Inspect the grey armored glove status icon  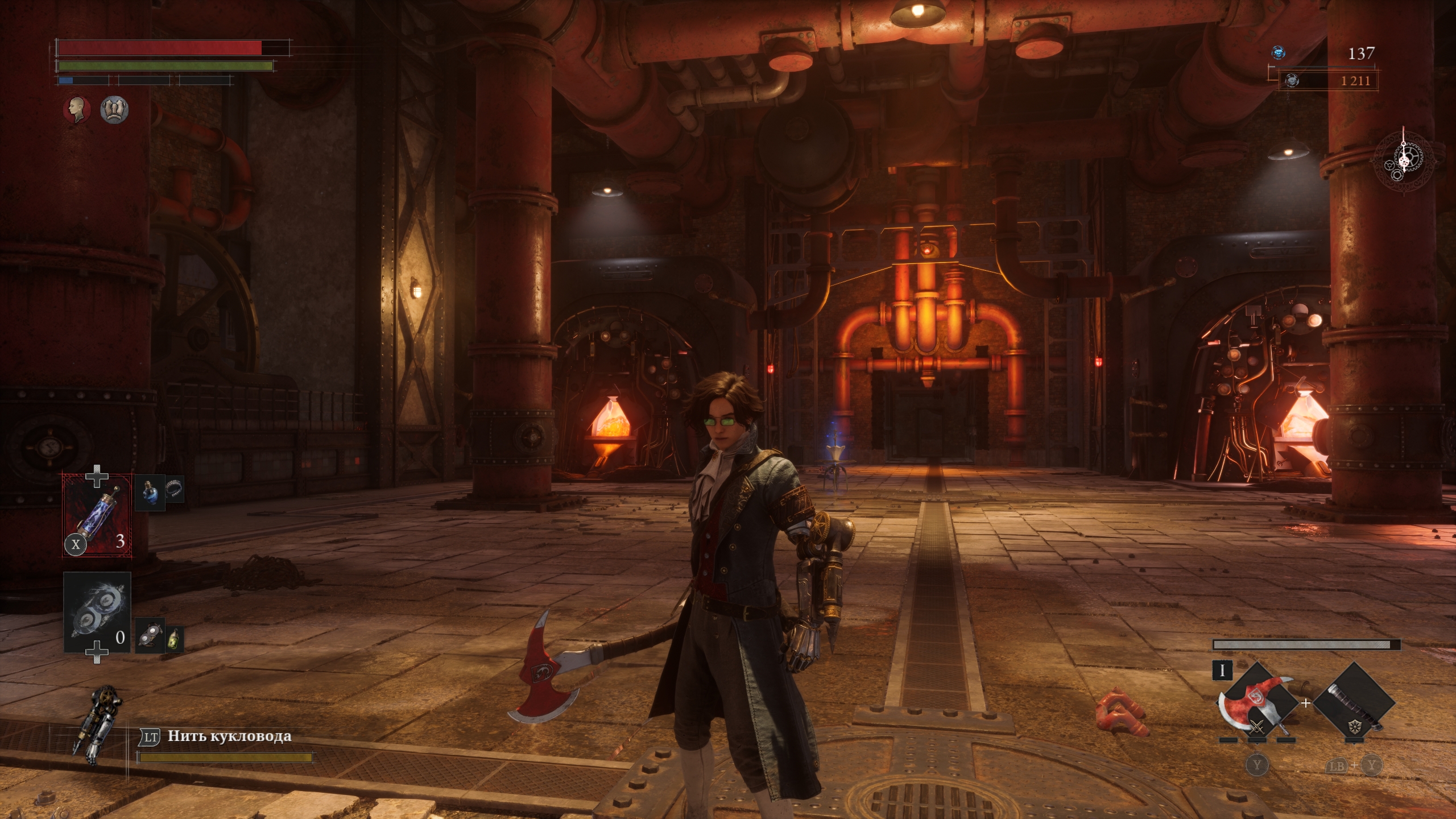pos(114,109)
